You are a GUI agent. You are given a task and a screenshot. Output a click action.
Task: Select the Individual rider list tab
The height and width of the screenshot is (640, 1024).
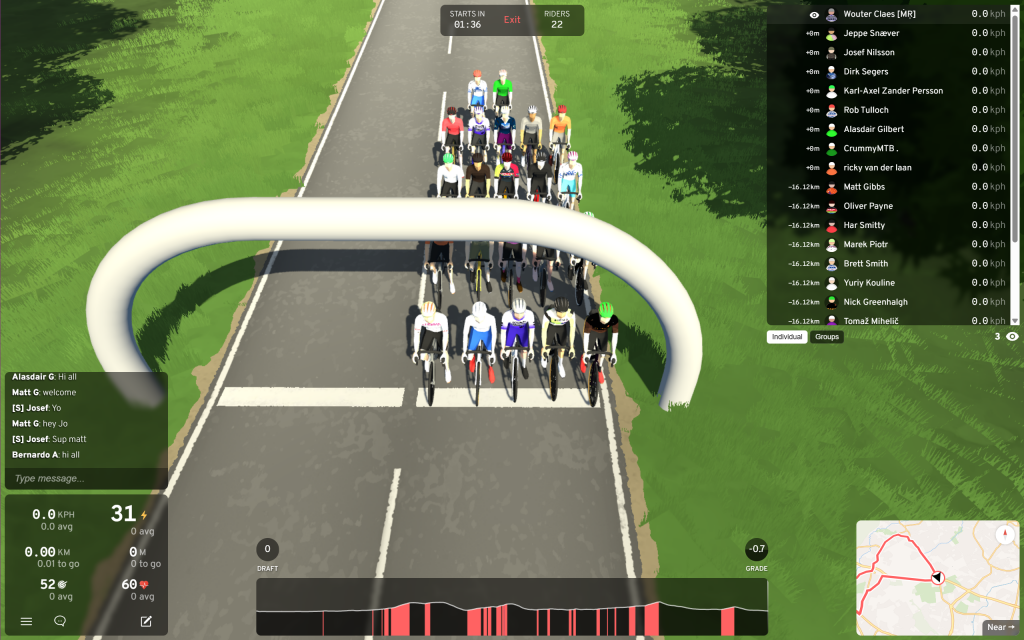pos(788,337)
